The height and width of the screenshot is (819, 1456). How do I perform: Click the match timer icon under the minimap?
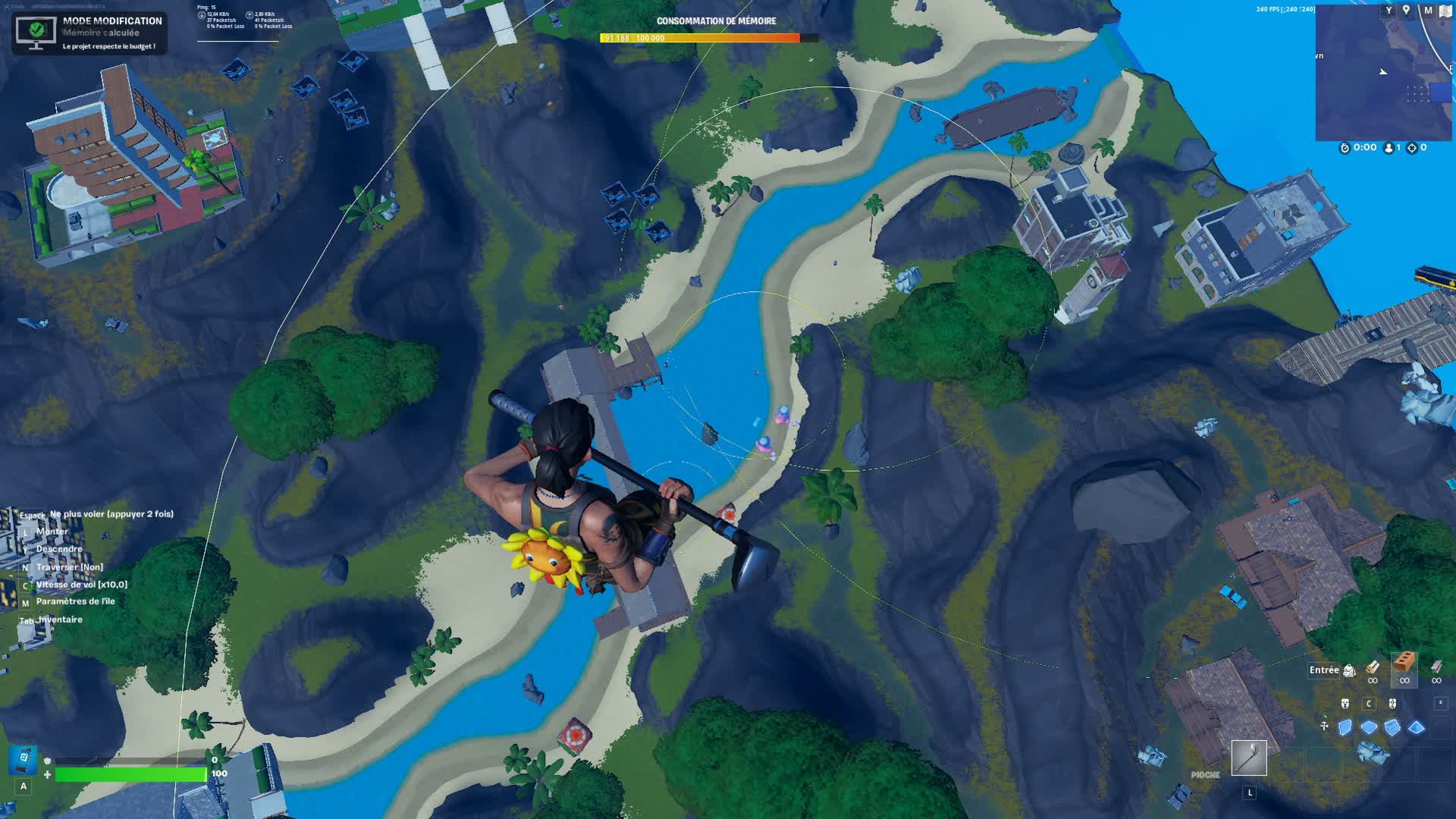tap(1345, 147)
